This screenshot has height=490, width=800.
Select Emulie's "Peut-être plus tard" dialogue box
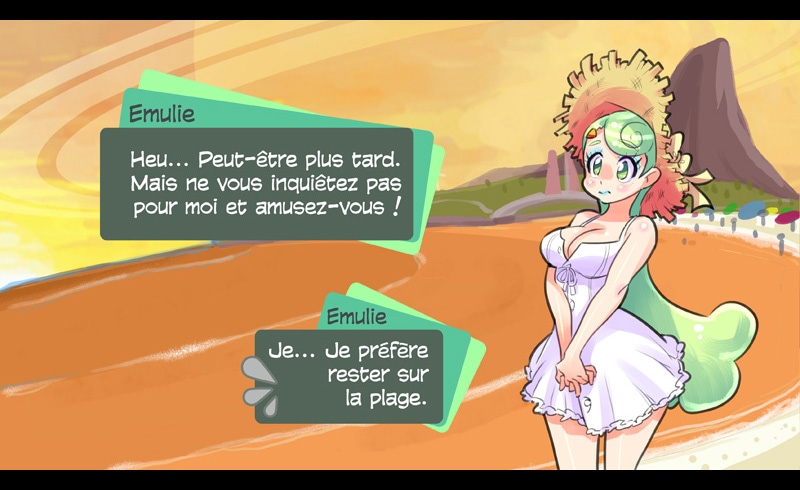[257, 184]
